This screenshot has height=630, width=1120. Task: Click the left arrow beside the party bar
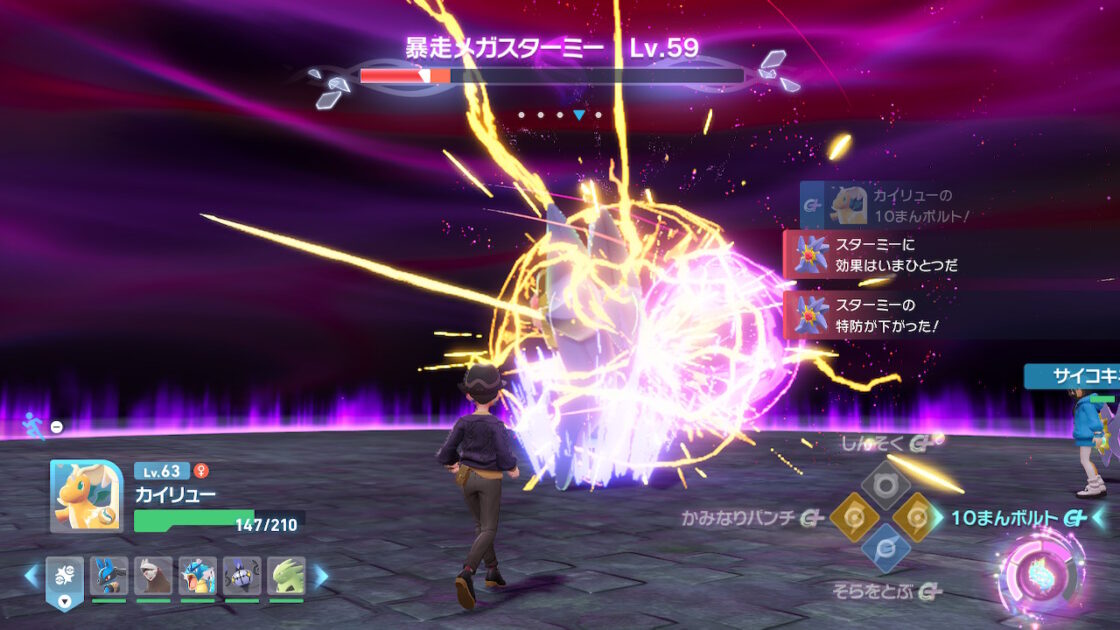31,576
